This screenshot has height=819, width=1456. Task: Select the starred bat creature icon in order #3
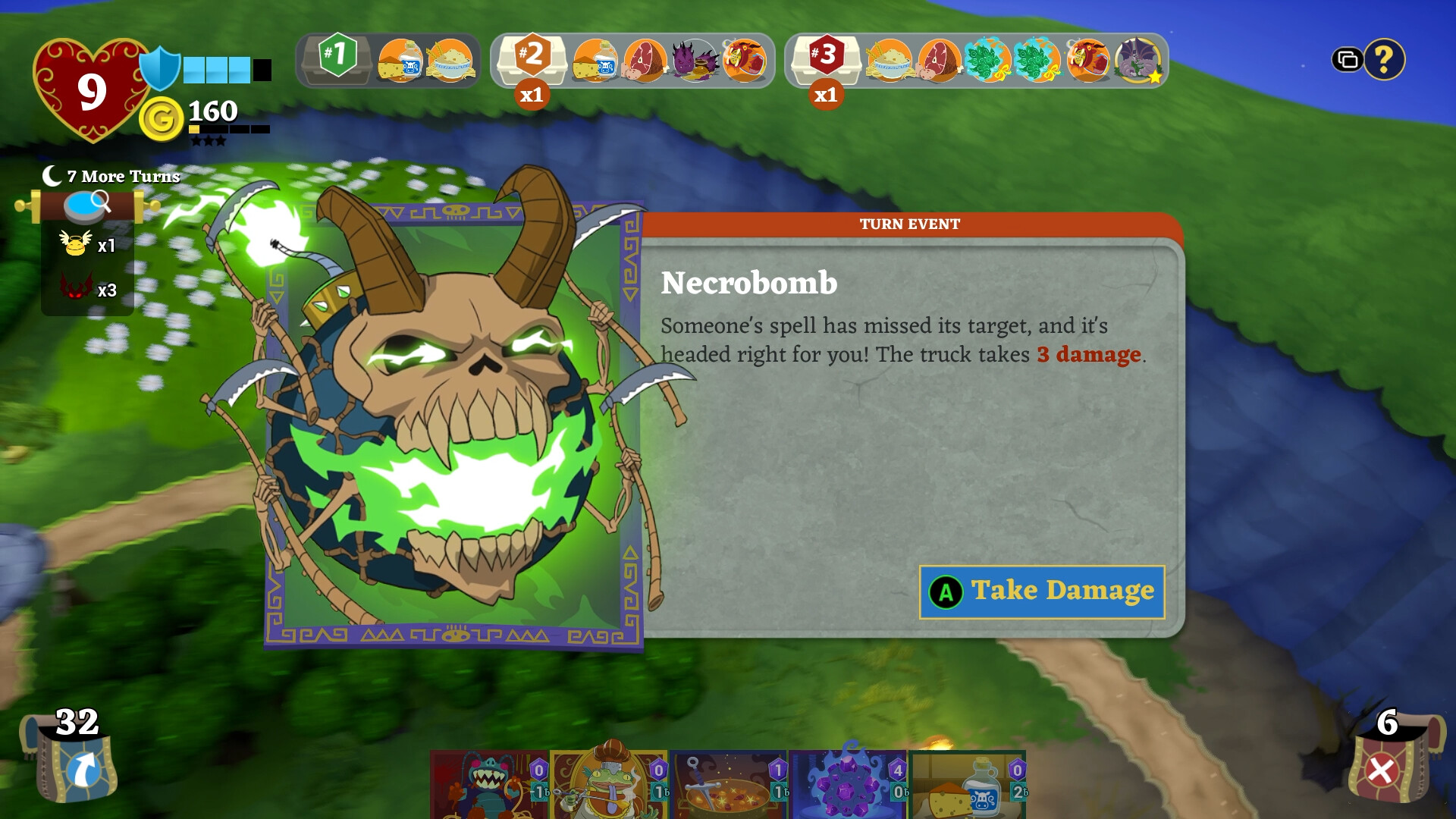1139,61
